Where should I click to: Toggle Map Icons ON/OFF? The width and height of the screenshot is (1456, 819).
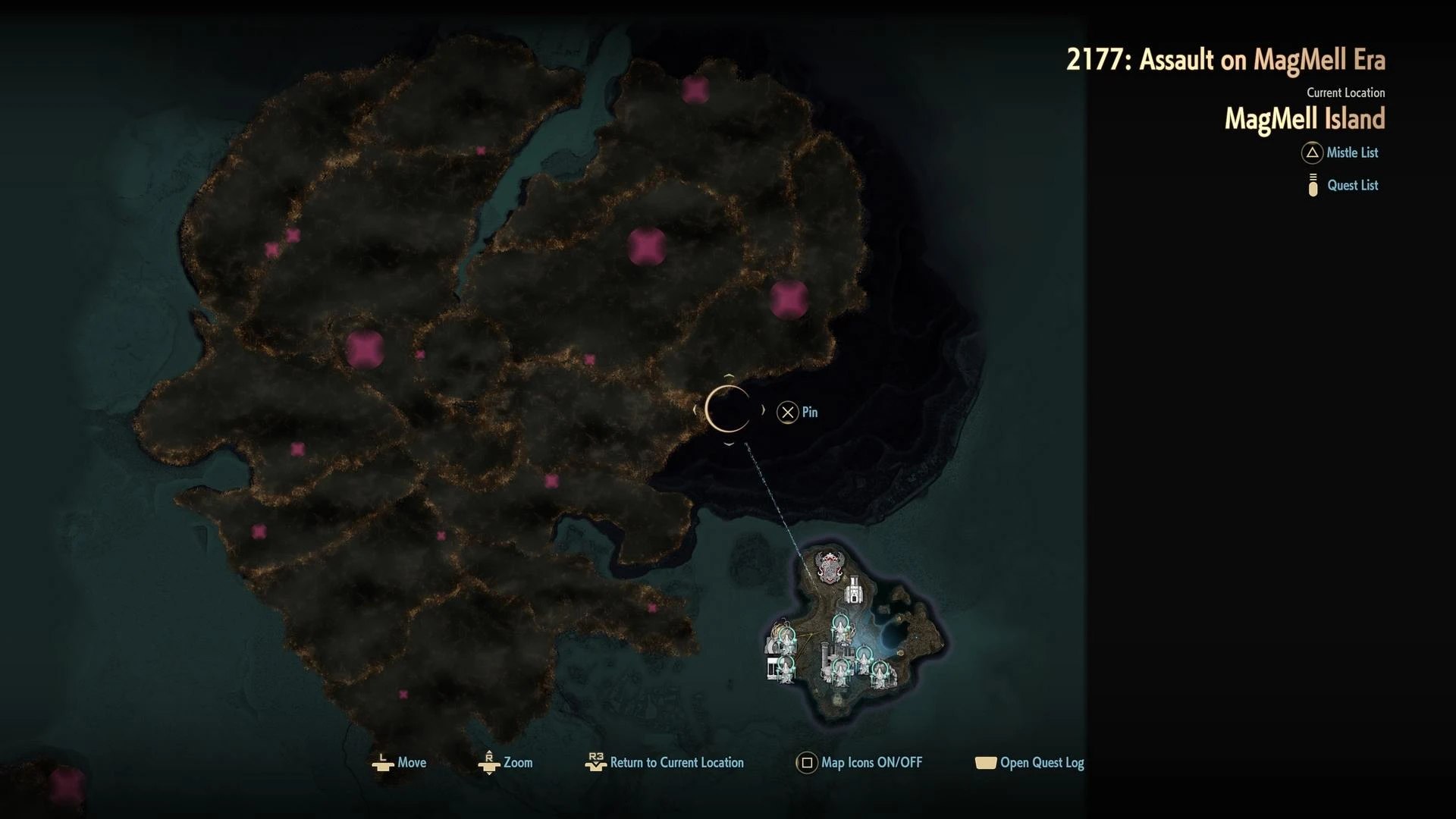859,763
